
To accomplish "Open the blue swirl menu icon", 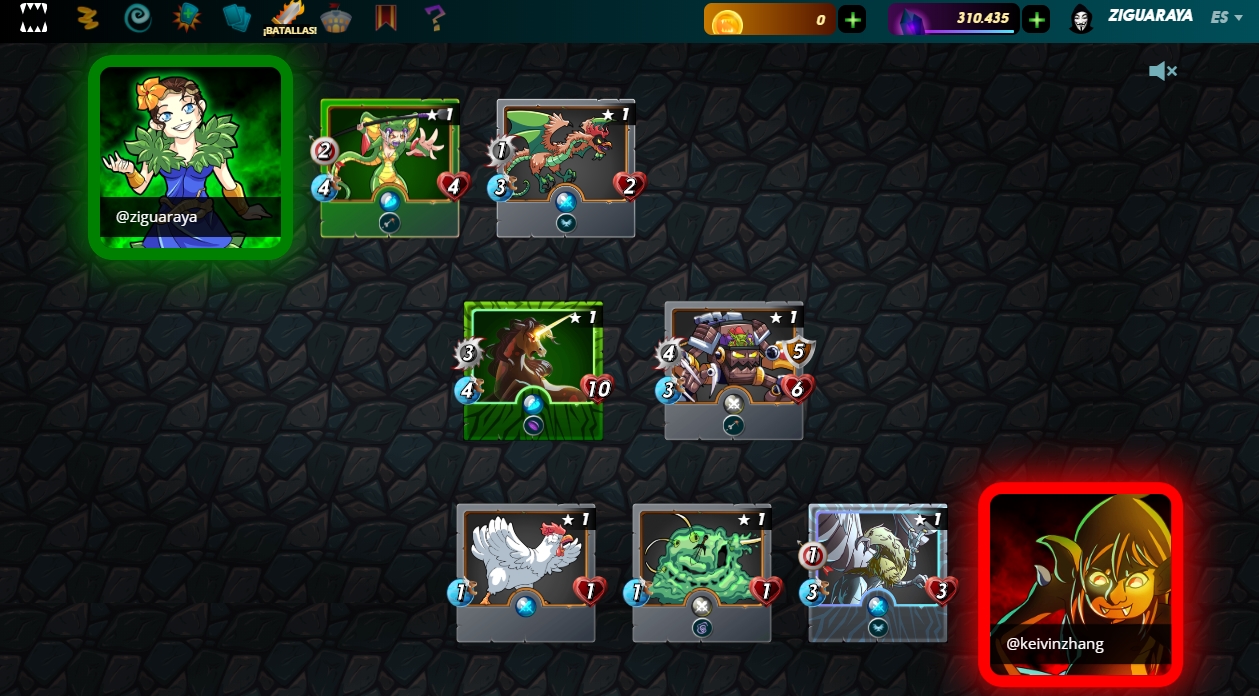I will tap(138, 18).
